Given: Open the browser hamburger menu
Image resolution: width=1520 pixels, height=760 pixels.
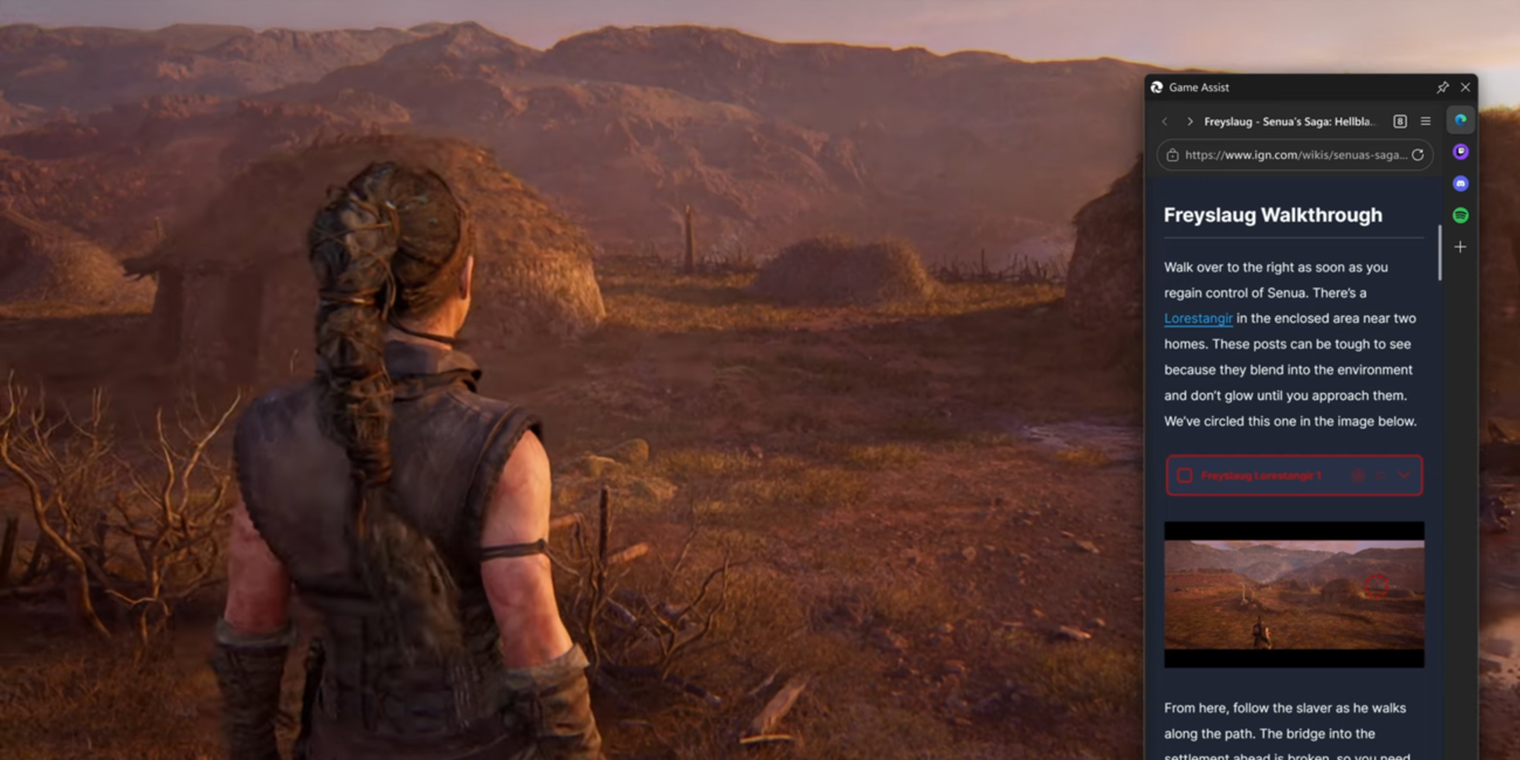Looking at the screenshot, I should [1426, 121].
